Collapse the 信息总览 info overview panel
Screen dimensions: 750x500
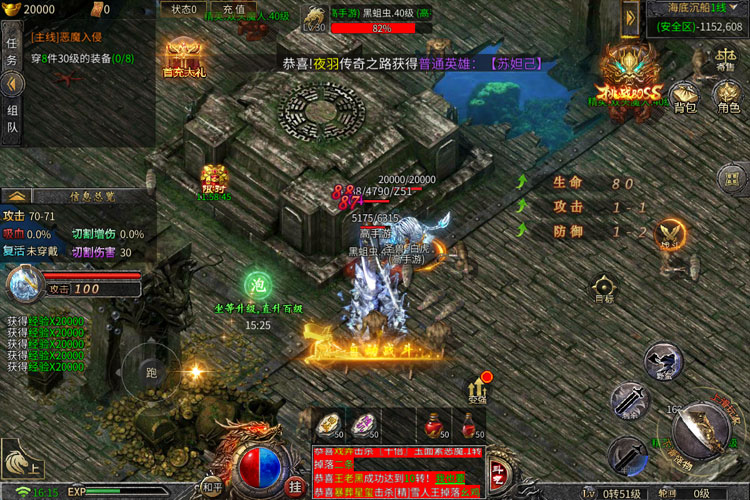point(17,195)
